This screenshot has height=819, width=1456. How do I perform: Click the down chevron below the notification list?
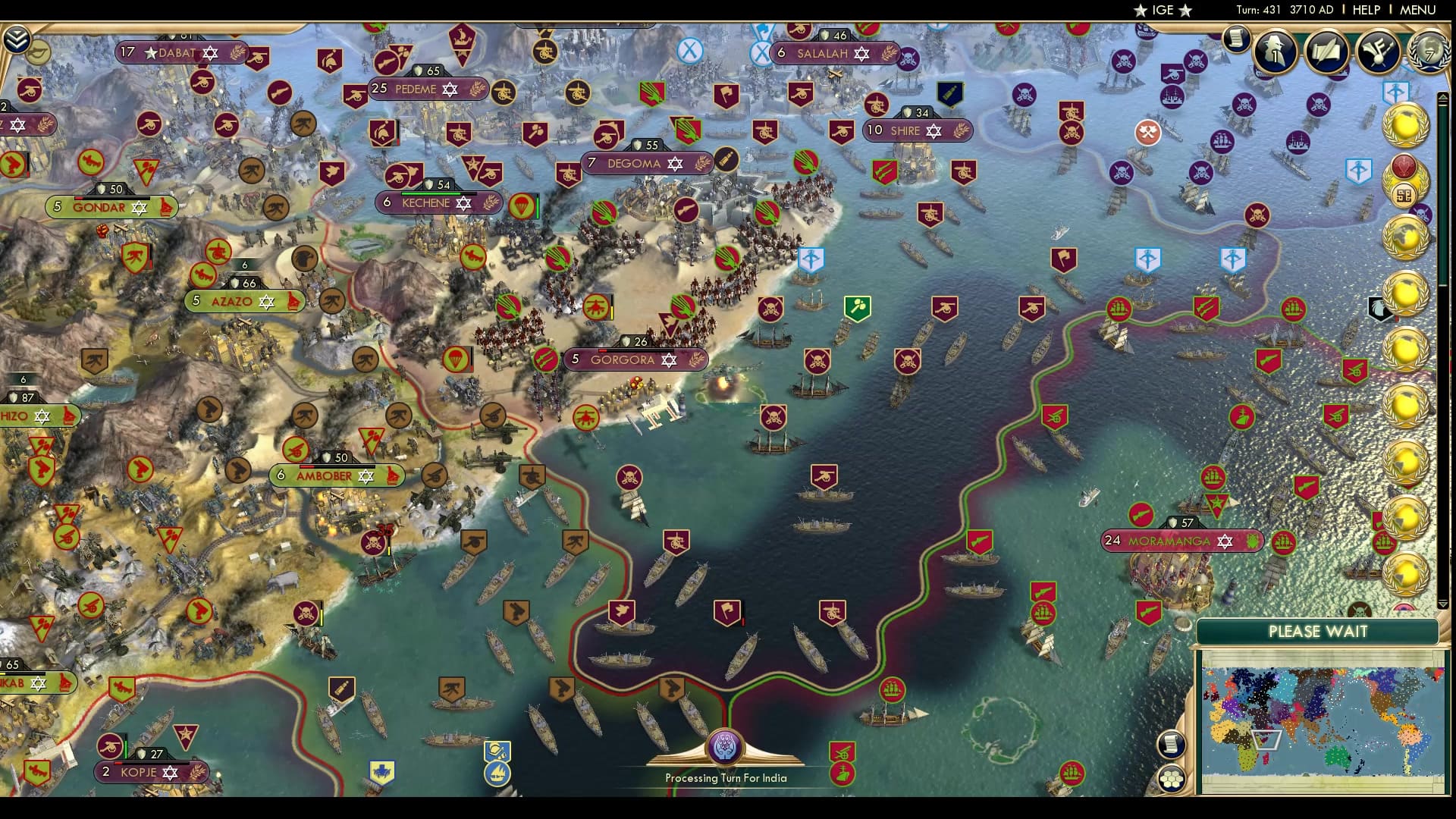point(1442,604)
